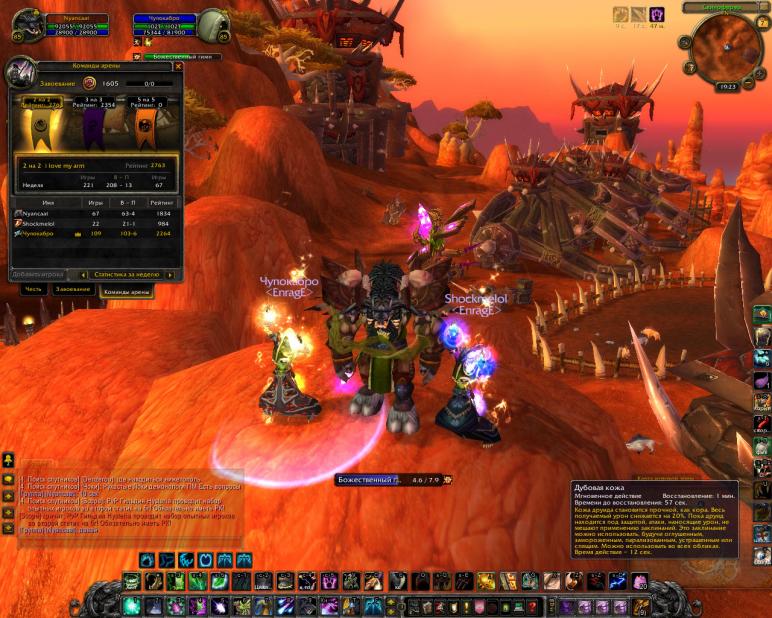772x618 pixels.
Task: Click the purple buff icon showing 47 m
Action: pyautogui.click(x=657, y=15)
